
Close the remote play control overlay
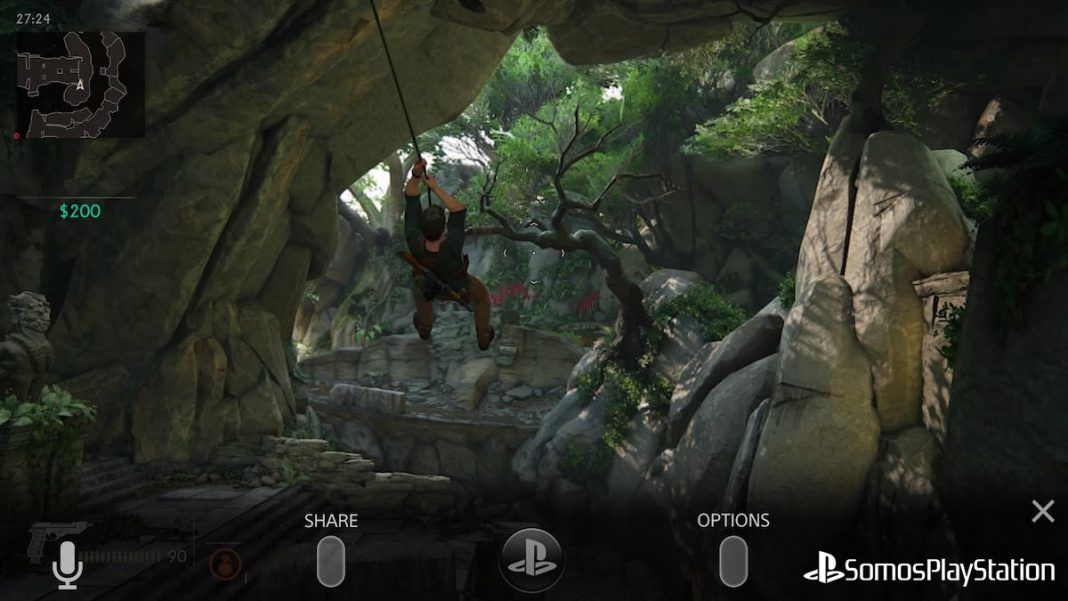[x=1043, y=512]
